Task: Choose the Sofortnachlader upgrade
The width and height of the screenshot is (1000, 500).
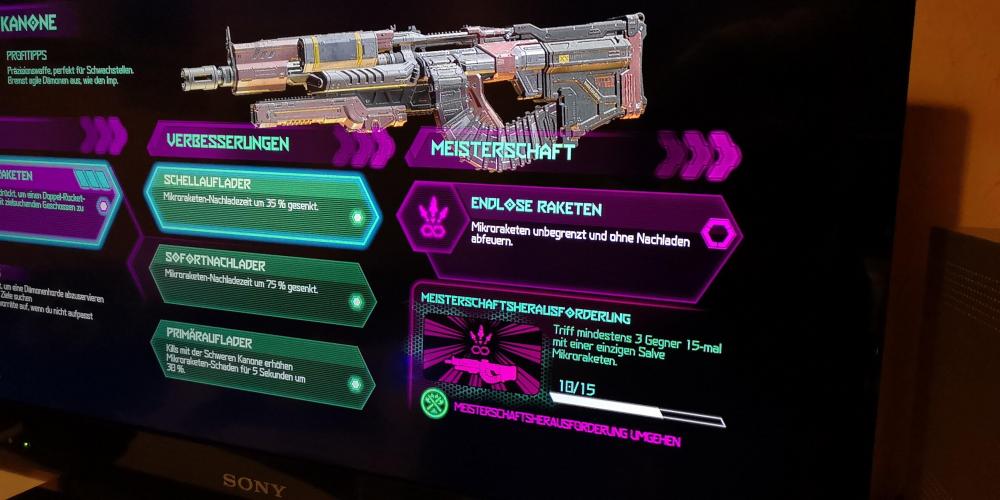Action: (x=260, y=281)
